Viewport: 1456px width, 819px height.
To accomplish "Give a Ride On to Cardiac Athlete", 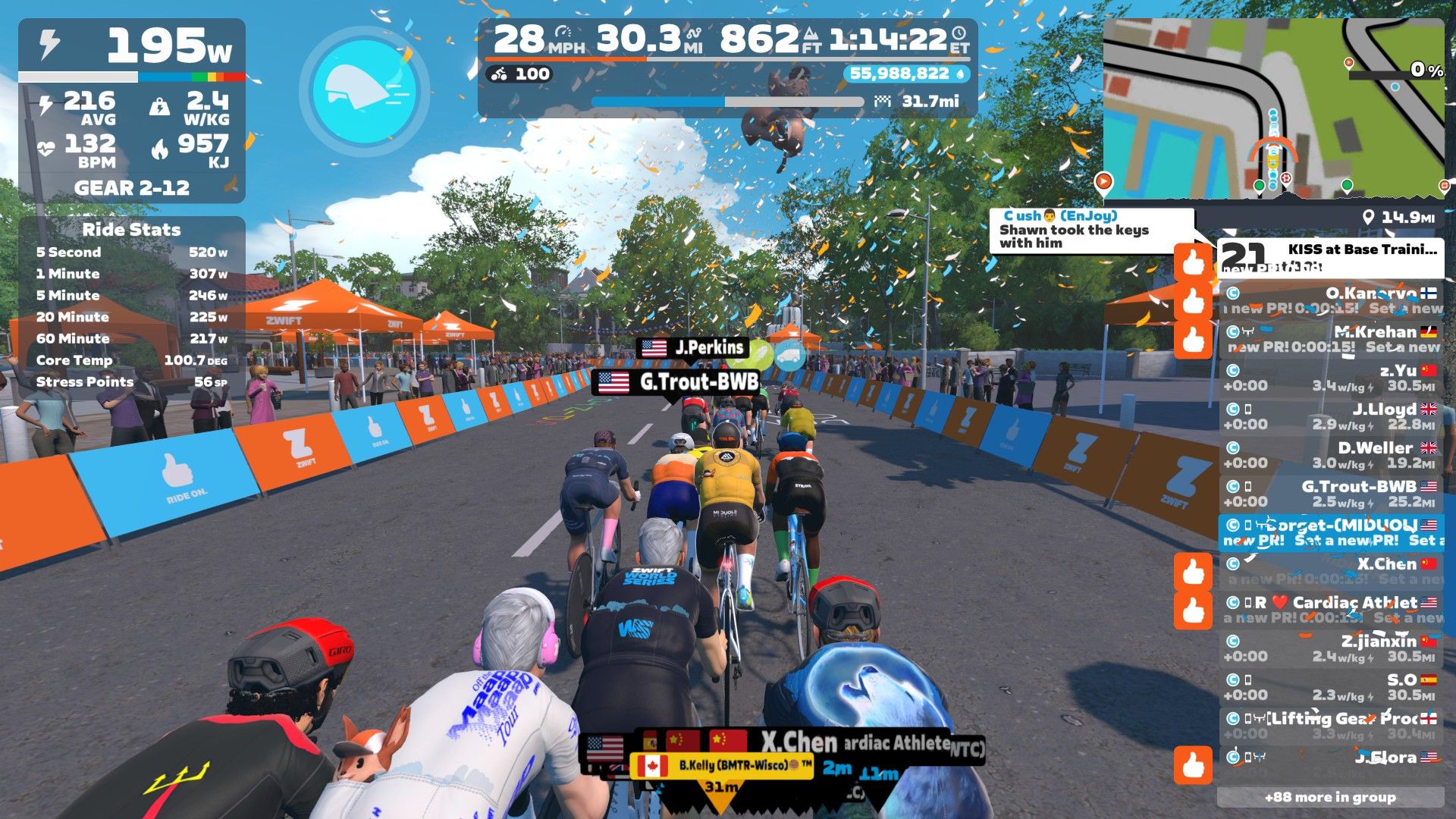I will [1193, 610].
